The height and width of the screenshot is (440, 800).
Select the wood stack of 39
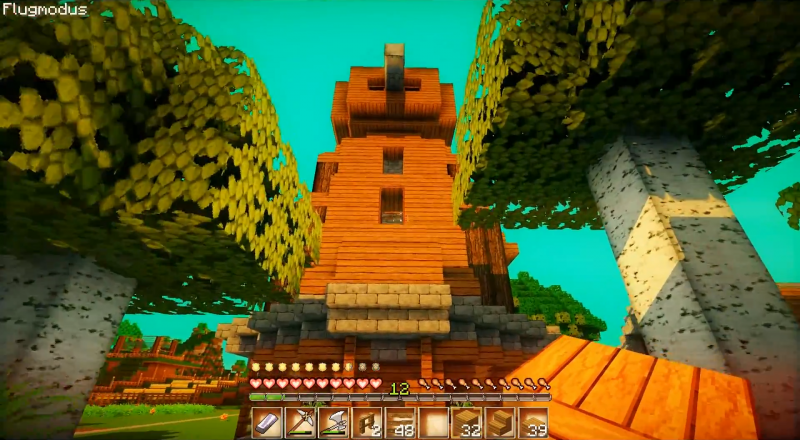(x=532, y=422)
